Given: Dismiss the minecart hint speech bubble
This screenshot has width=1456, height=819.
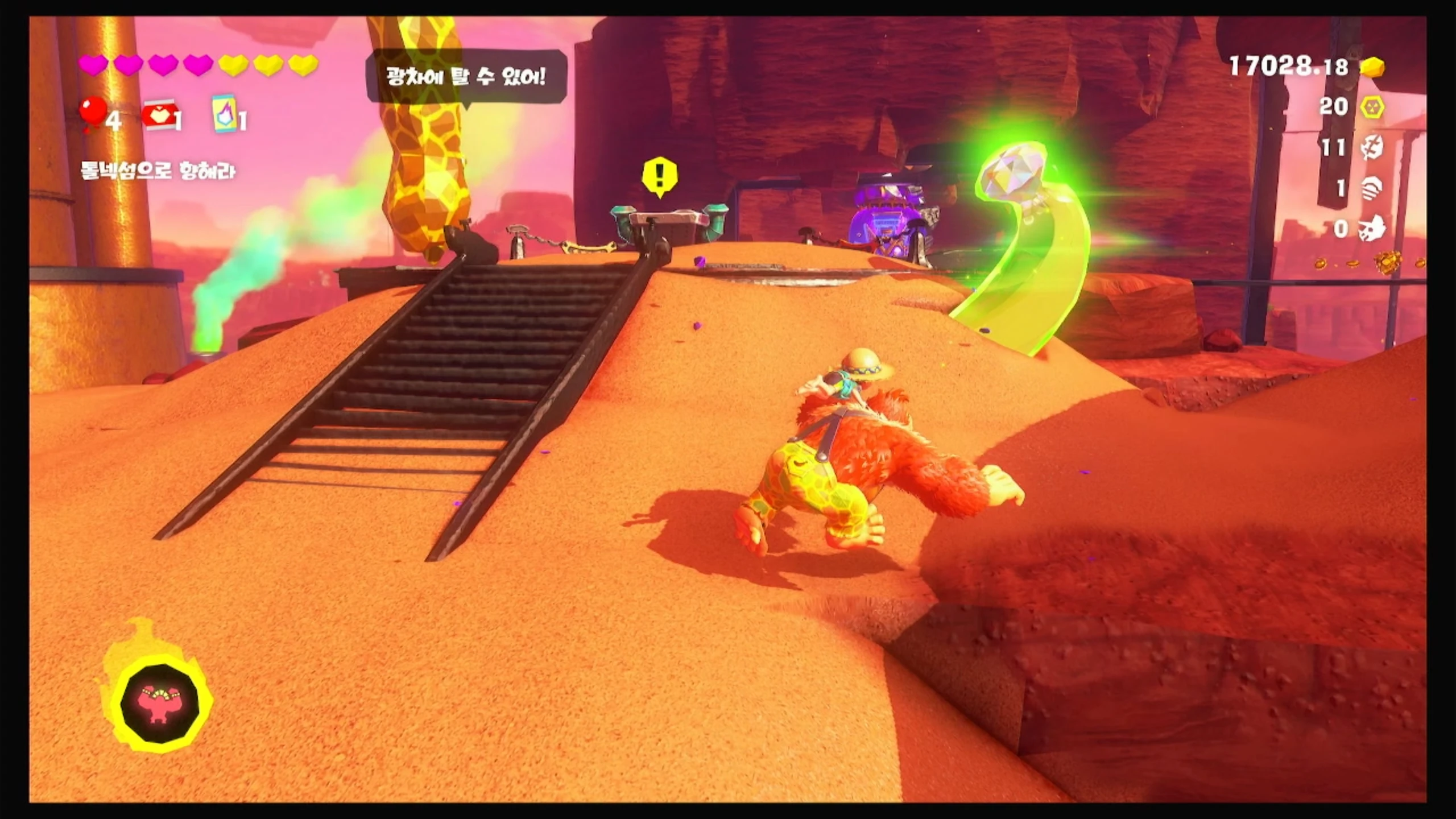Looking at the screenshot, I should 466,76.
